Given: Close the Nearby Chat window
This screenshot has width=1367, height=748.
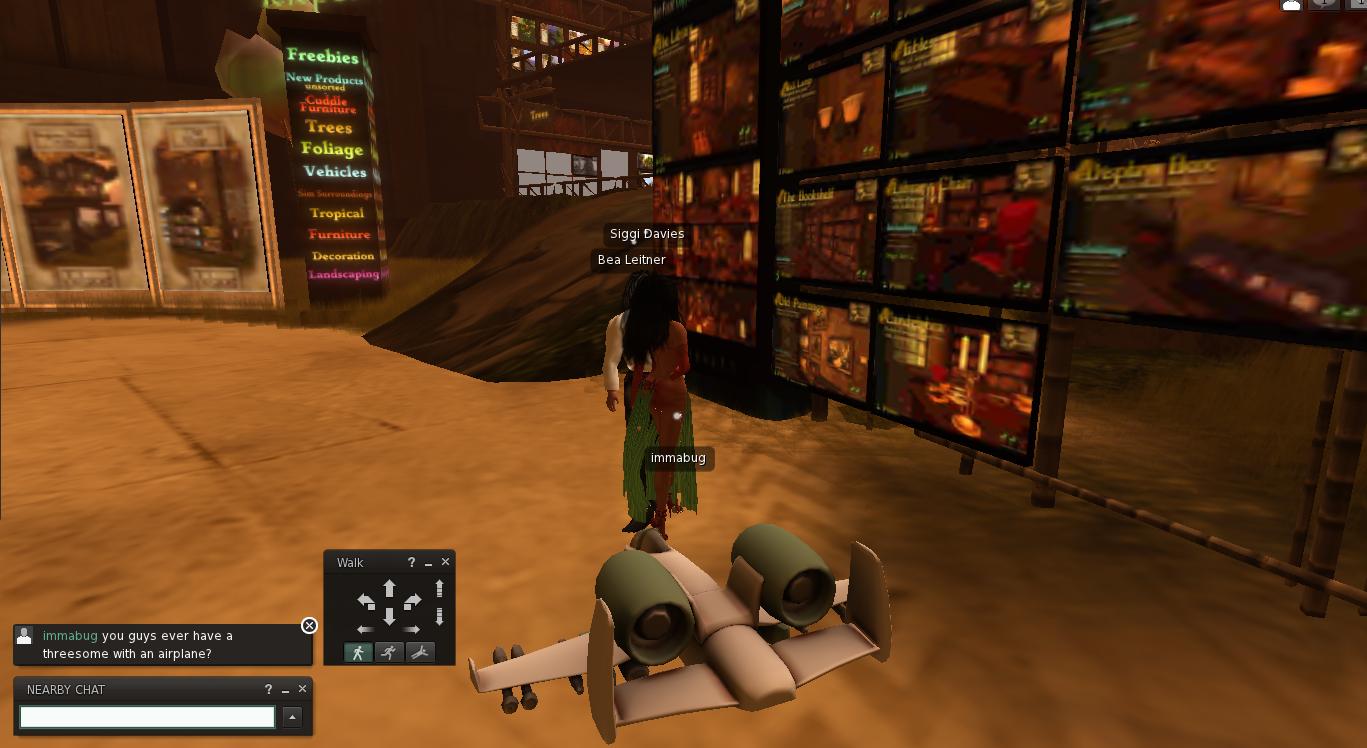Looking at the screenshot, I should point(302,689).
